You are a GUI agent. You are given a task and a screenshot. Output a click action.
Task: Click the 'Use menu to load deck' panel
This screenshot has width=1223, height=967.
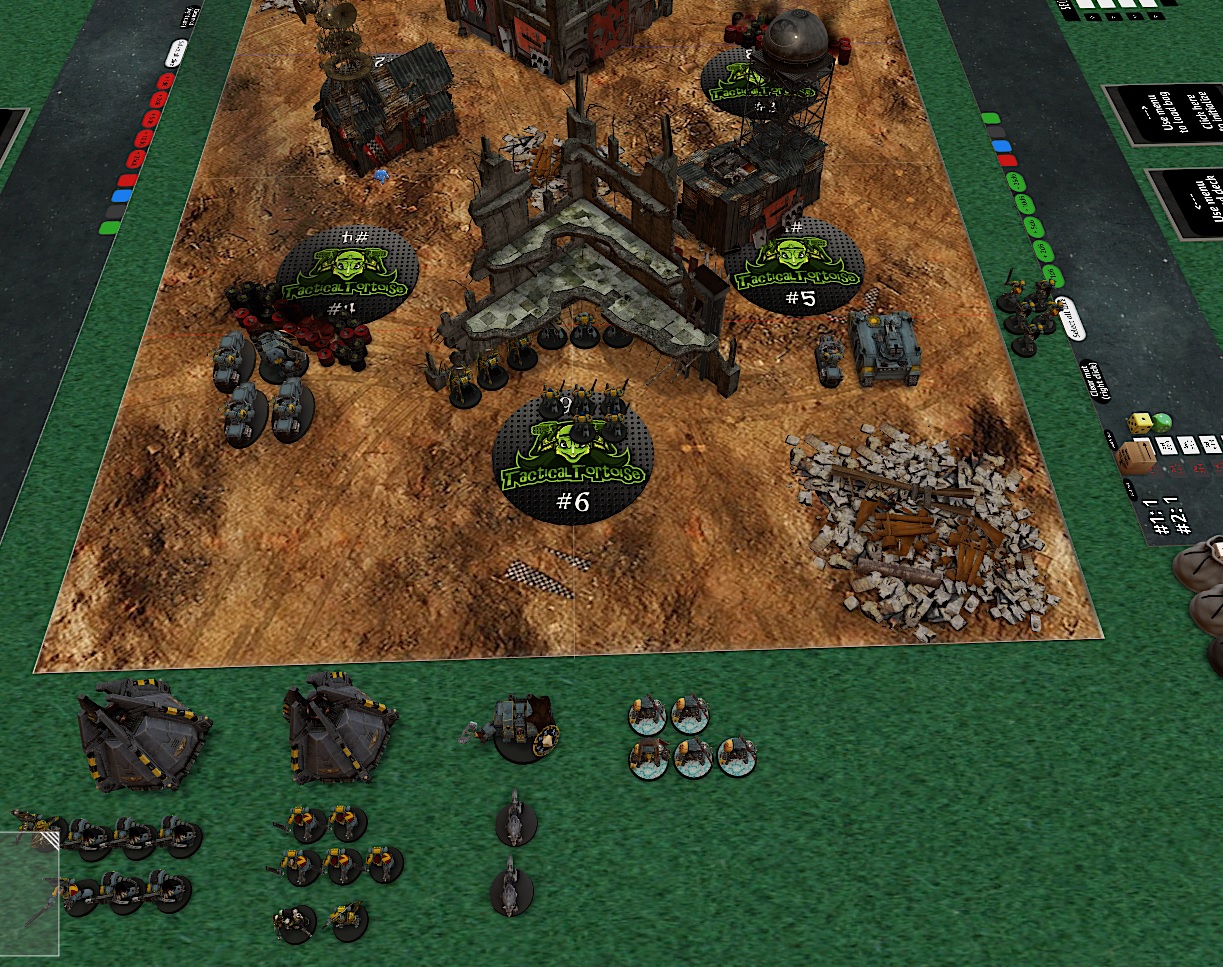click(1190, 204)
